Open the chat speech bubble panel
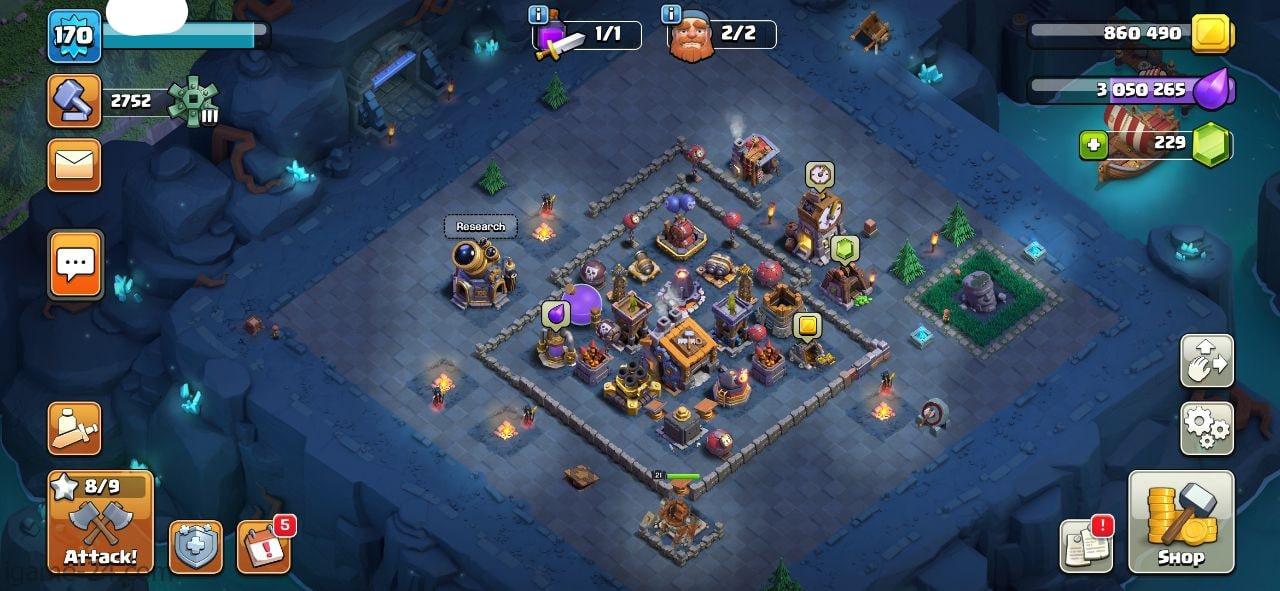Image resolution: width=1280 pixels, height=591 pixels. 75,265
